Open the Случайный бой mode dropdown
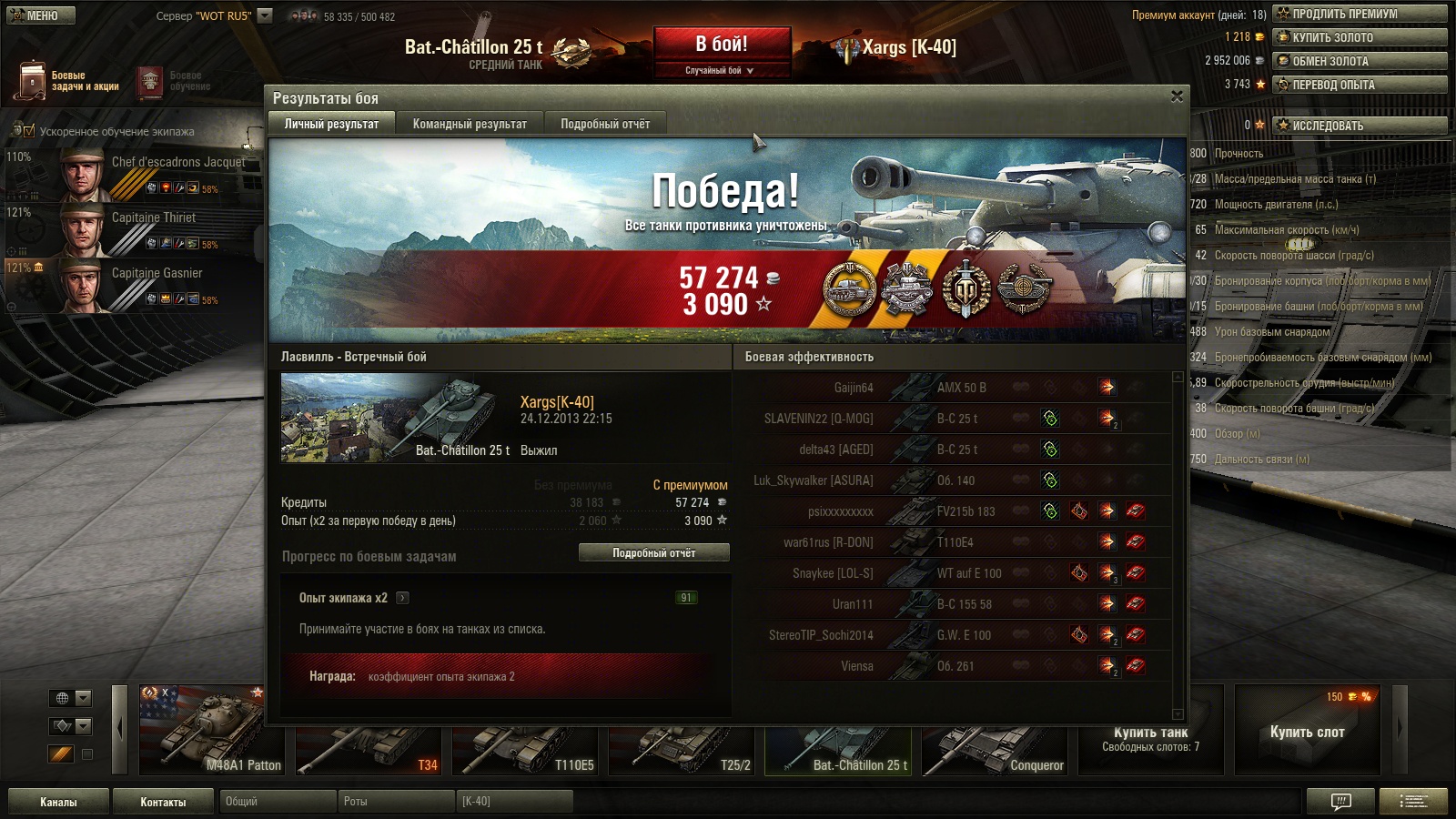 click(x=720, y=70)
